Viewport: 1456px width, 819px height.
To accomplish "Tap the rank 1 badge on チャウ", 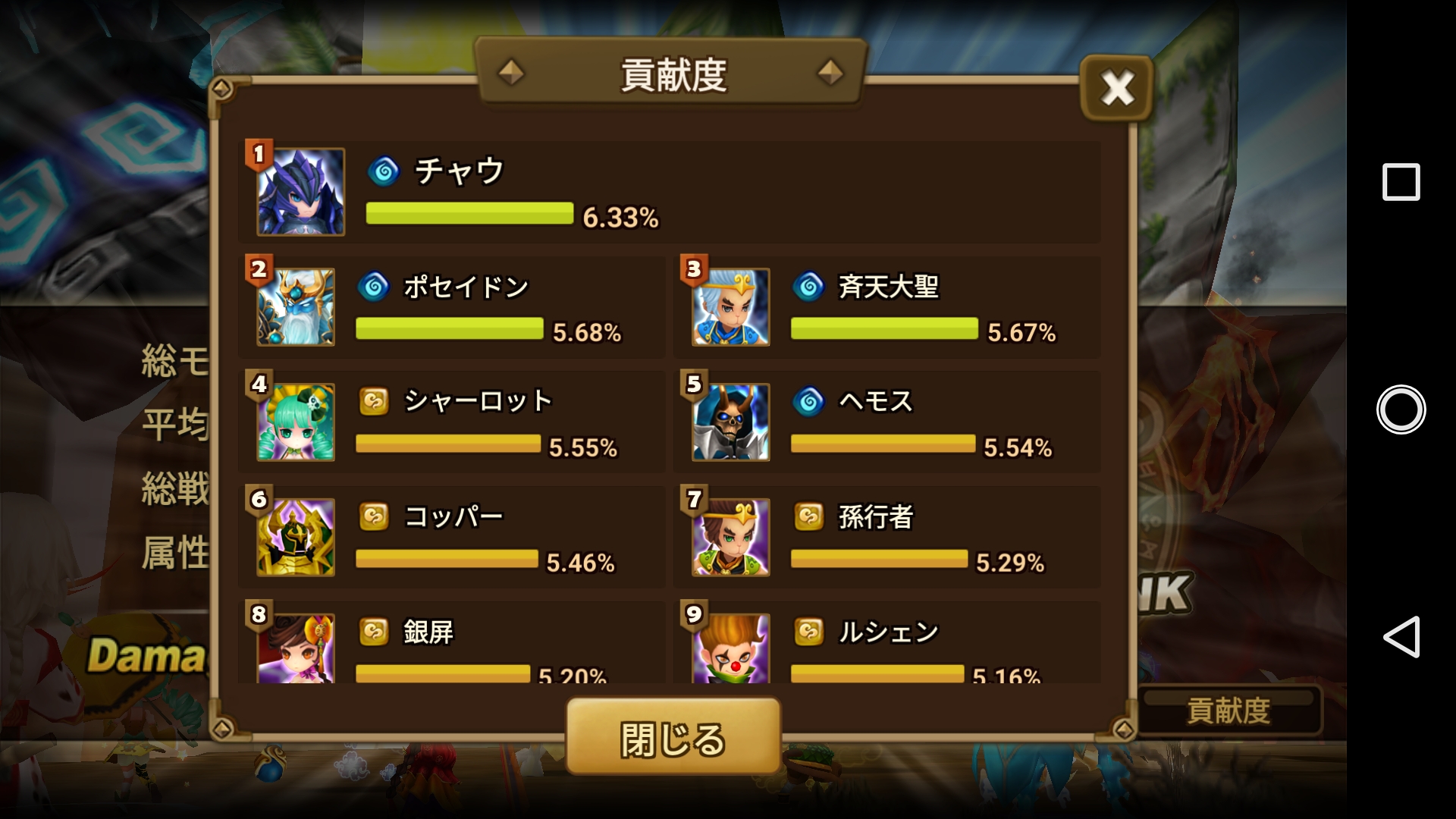I will point(258,152).
